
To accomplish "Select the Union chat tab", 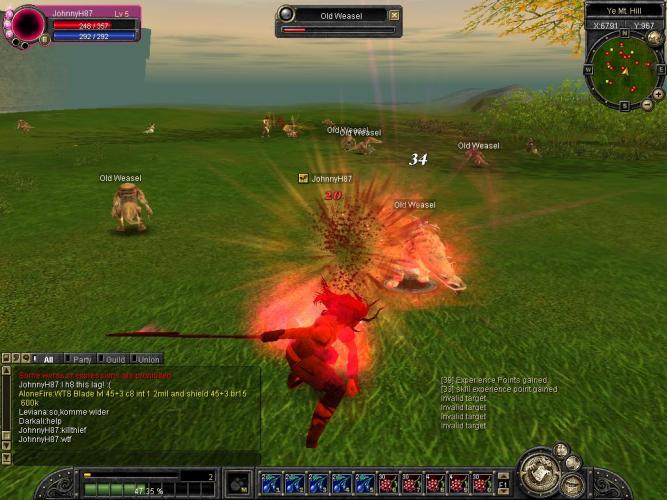I will (x=147, y=359).
